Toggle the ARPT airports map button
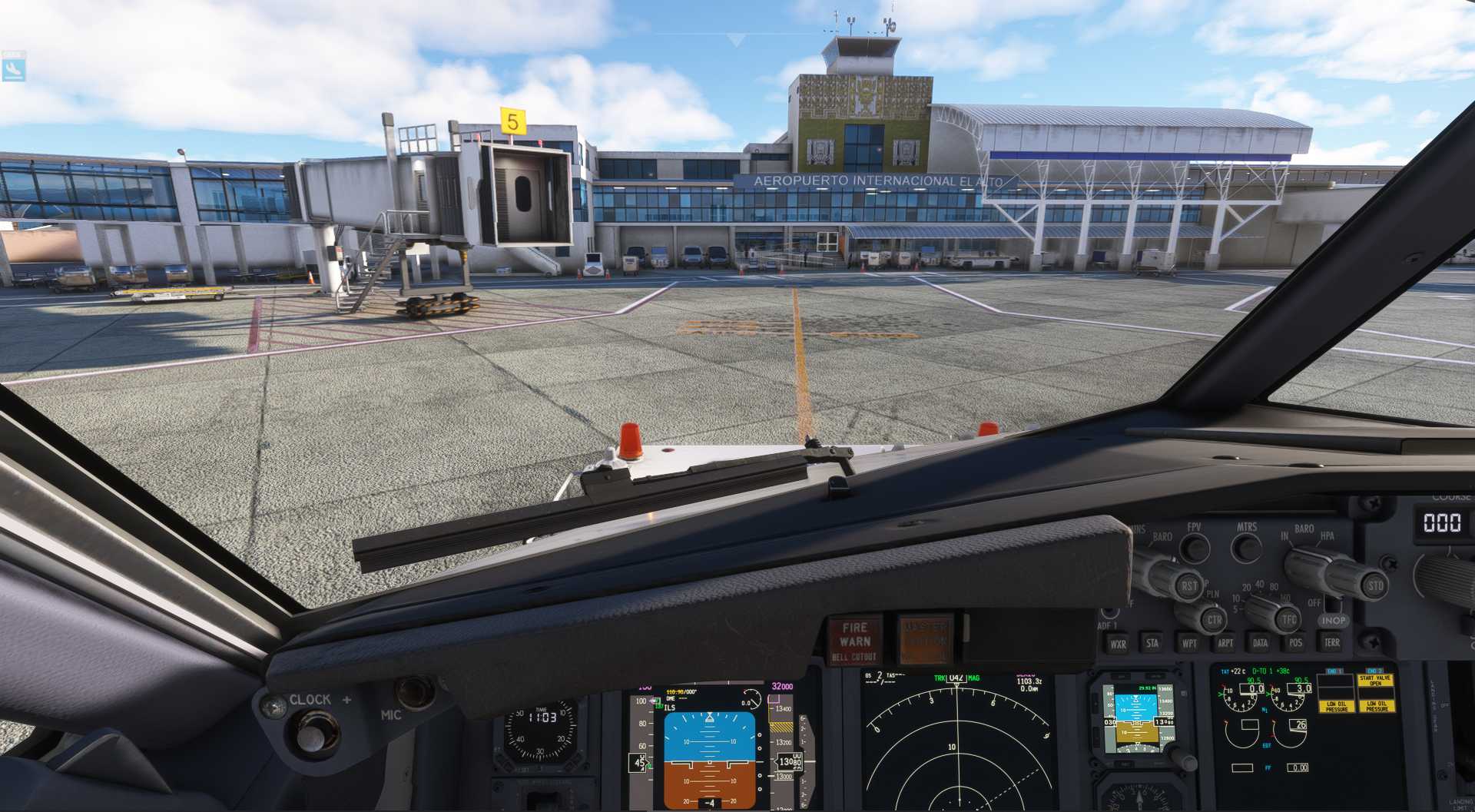The height and width of the screenshot is (812, 1475). (1225, 643)
